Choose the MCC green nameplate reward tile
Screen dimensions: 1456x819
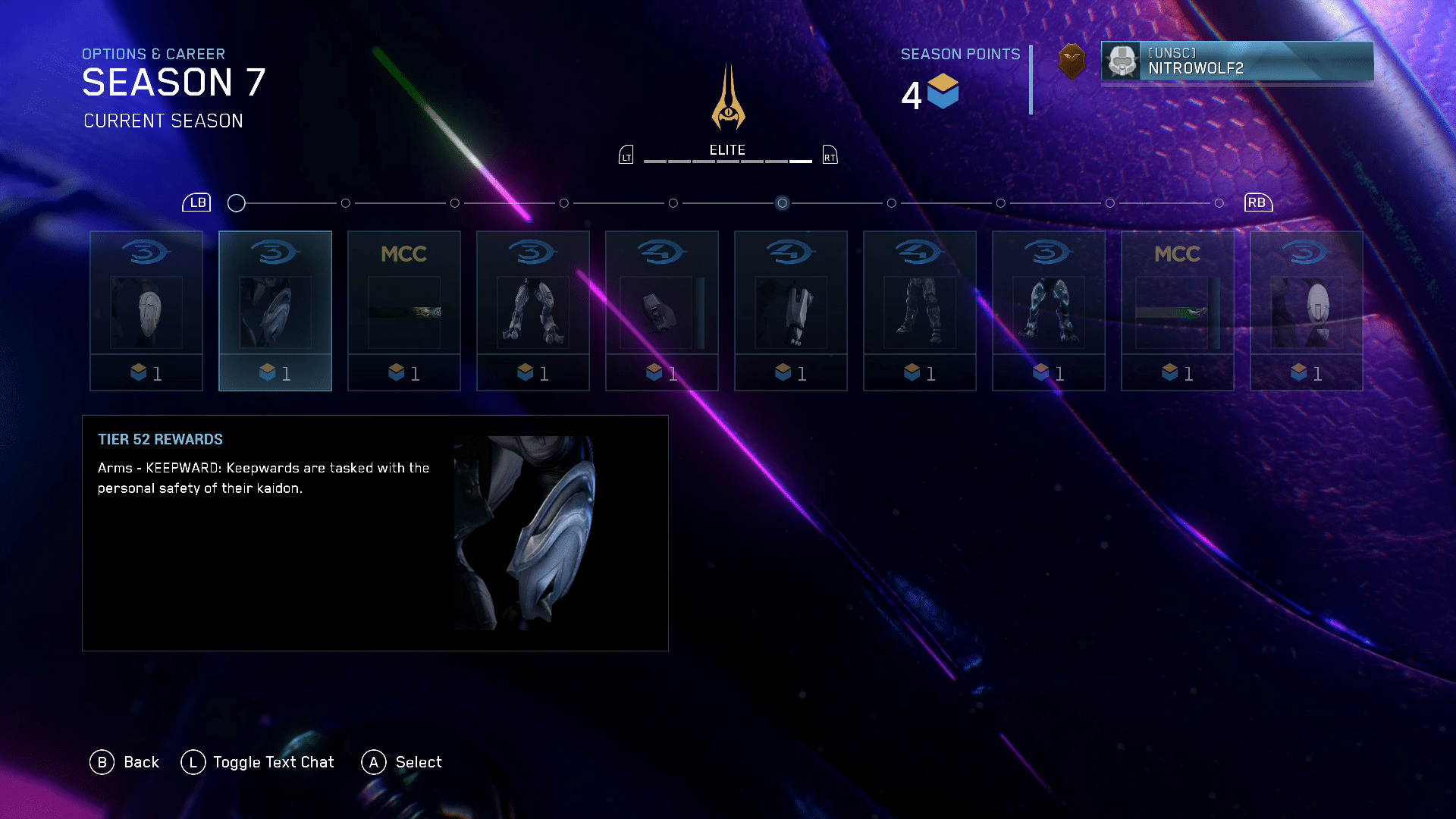[1178, 311]
